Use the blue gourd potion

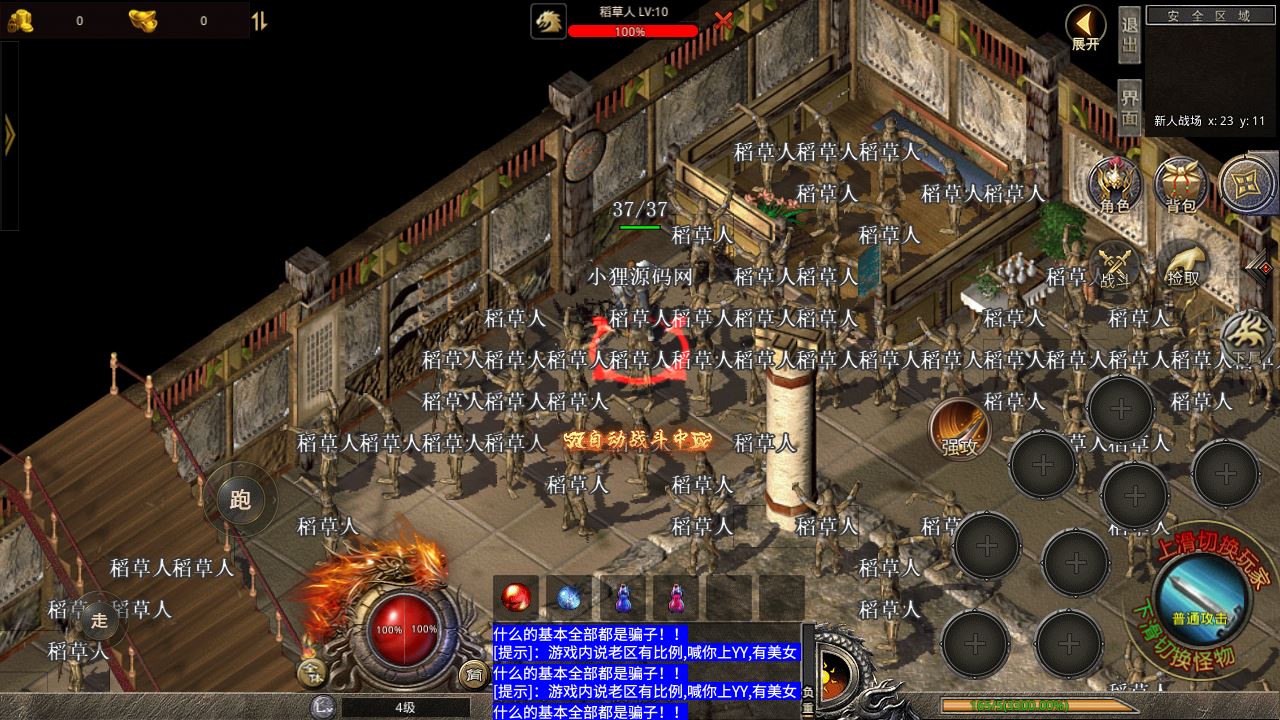pos(622,598)
